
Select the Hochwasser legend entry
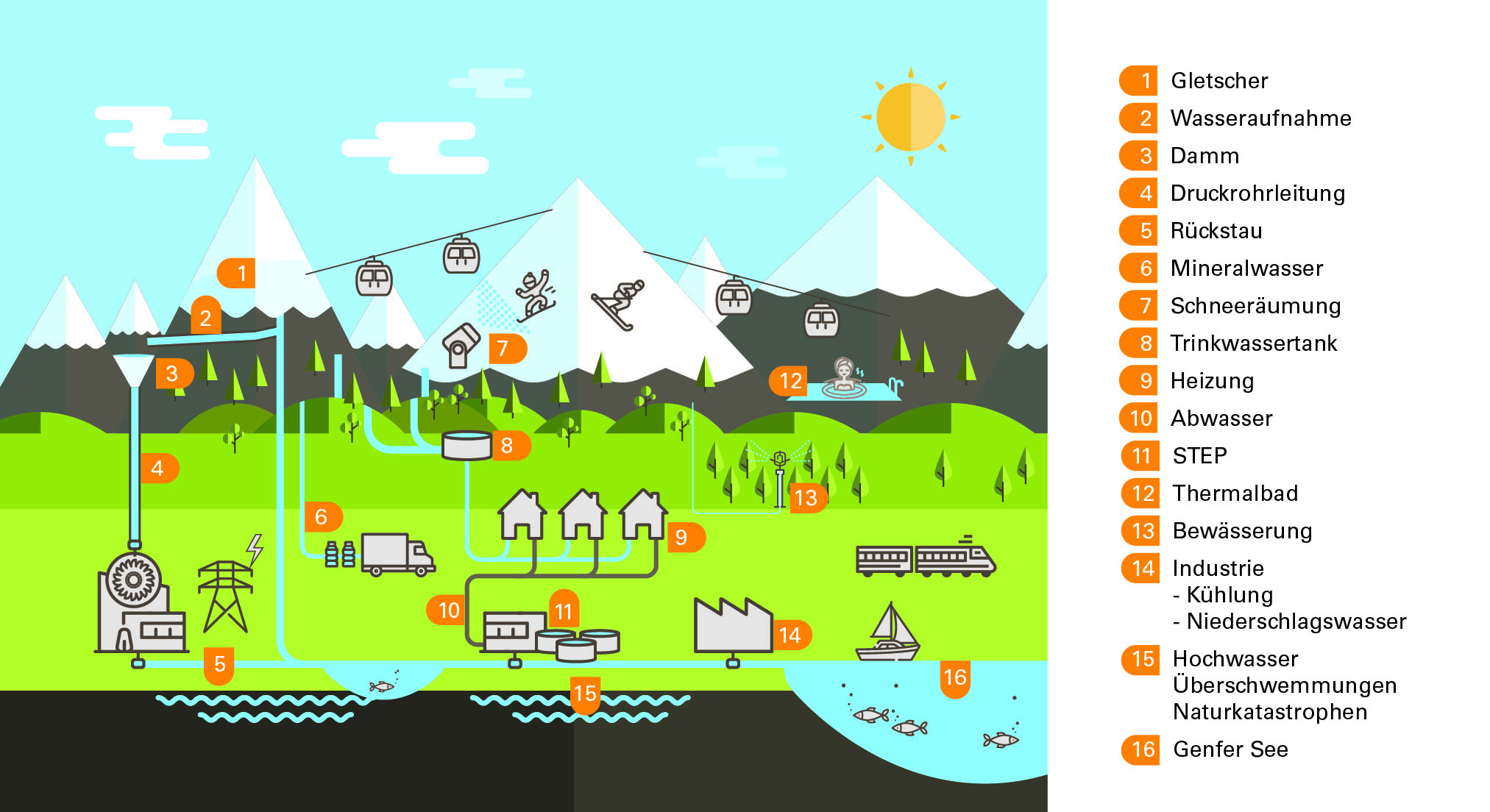click(1235, 659)
